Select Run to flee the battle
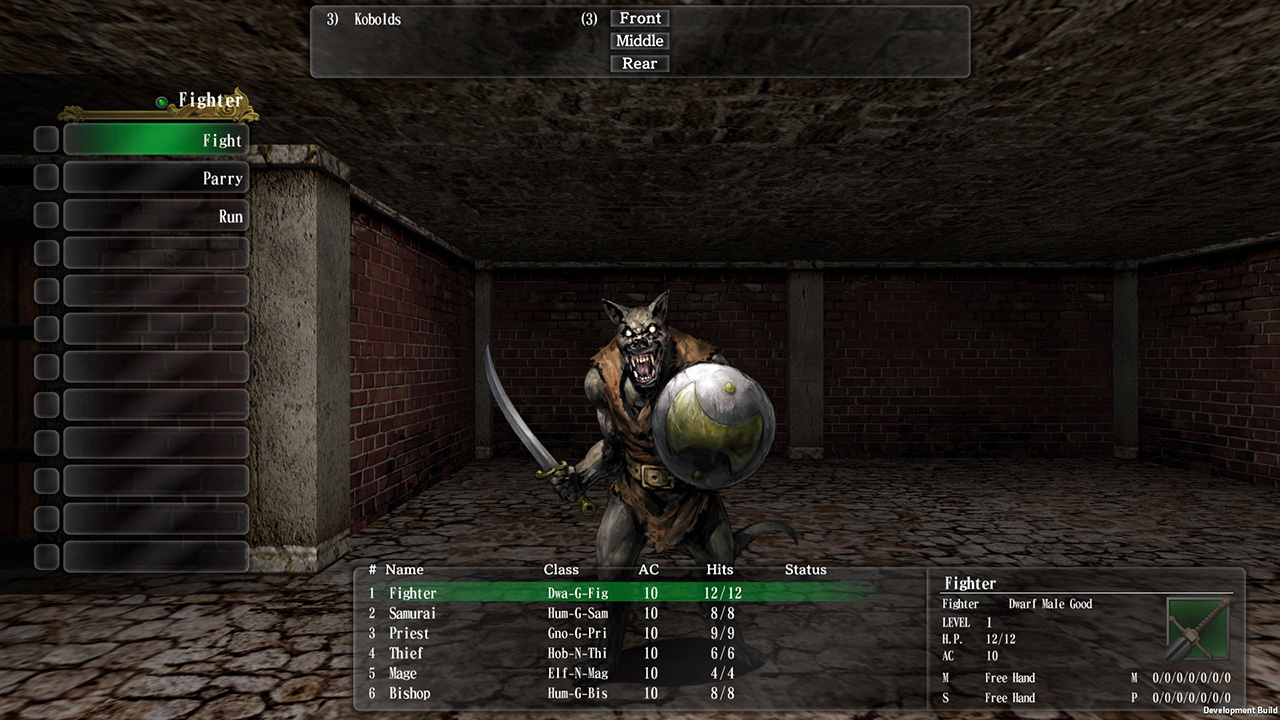The width and height of the screenshot is (1280, 720). [x=155, y=214]
